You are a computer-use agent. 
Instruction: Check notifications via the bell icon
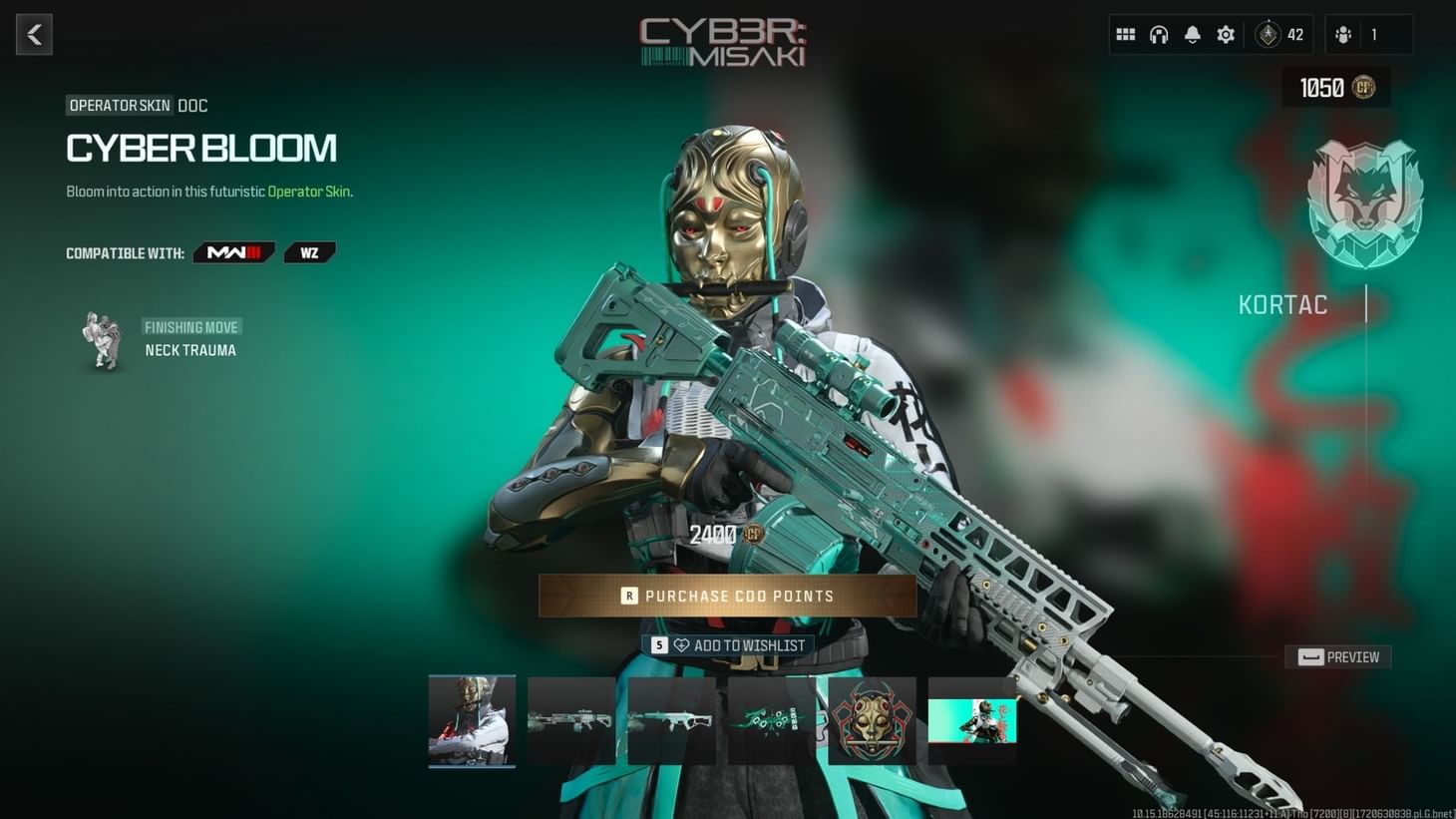[x=1192, y=33]
